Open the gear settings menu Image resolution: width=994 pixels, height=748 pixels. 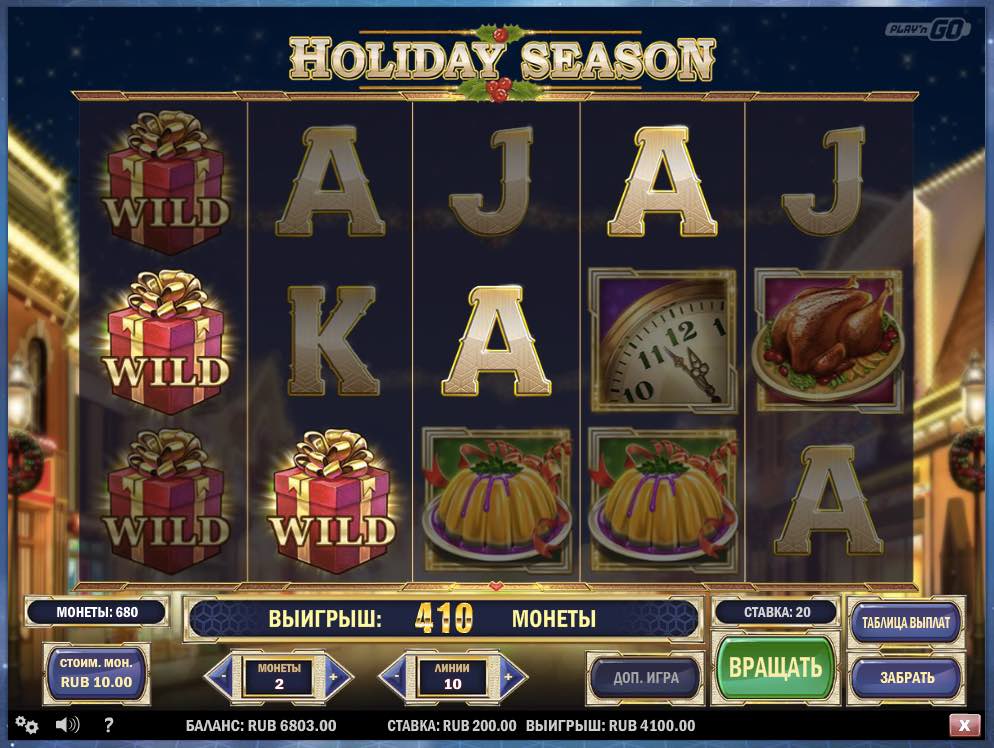[27, 725]
